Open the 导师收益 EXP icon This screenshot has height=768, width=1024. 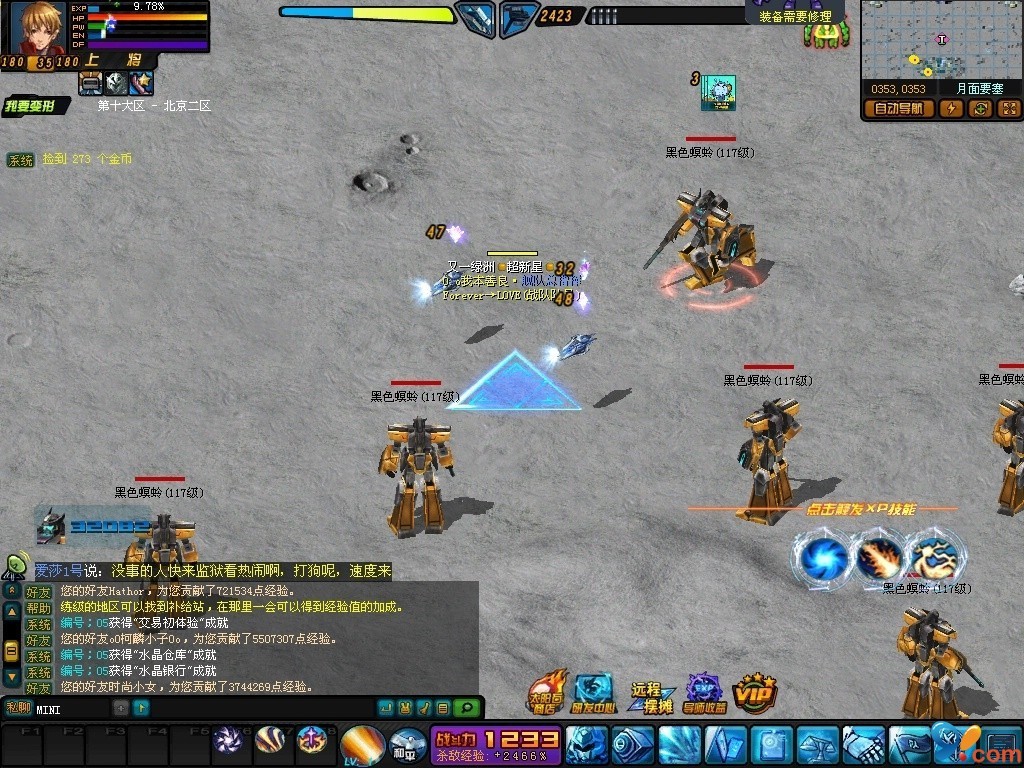point(704,691)
